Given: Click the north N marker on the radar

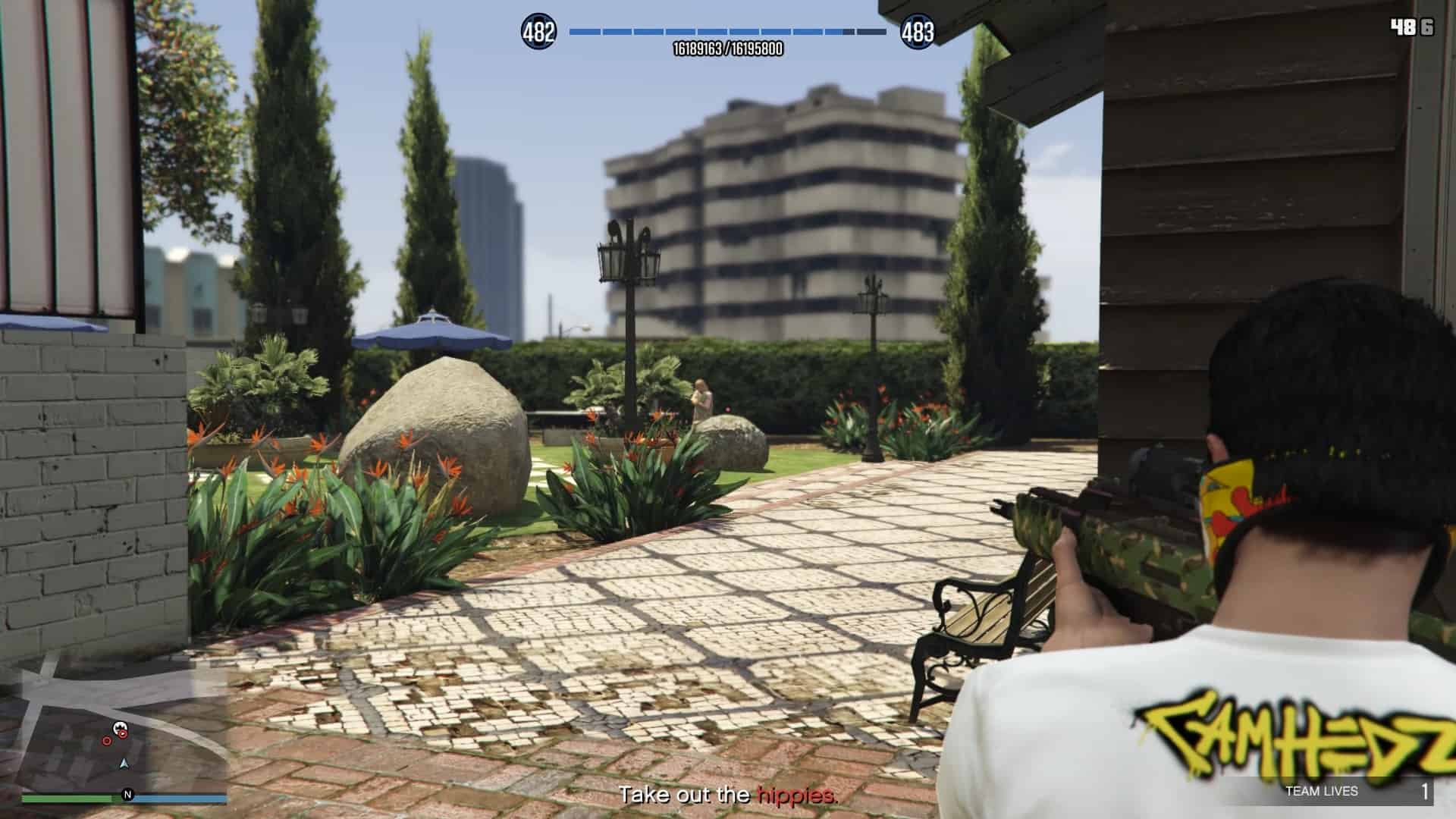Looking at the screenshot, I should coord(127,795).
